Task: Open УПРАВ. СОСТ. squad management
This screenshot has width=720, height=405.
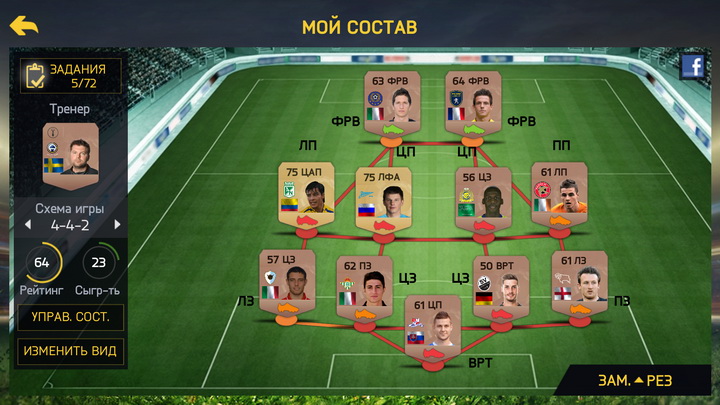Action: [71, 318]
